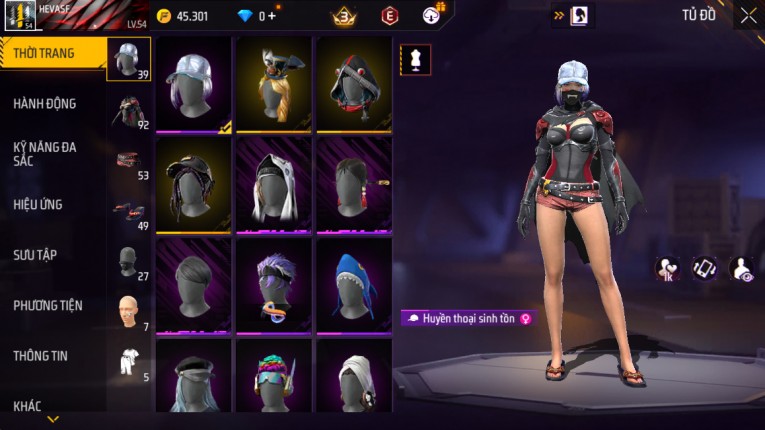Close the wardrobe screen with X
Image resolution: width=765 pixels, height=430 pixels.
[748, 16]
